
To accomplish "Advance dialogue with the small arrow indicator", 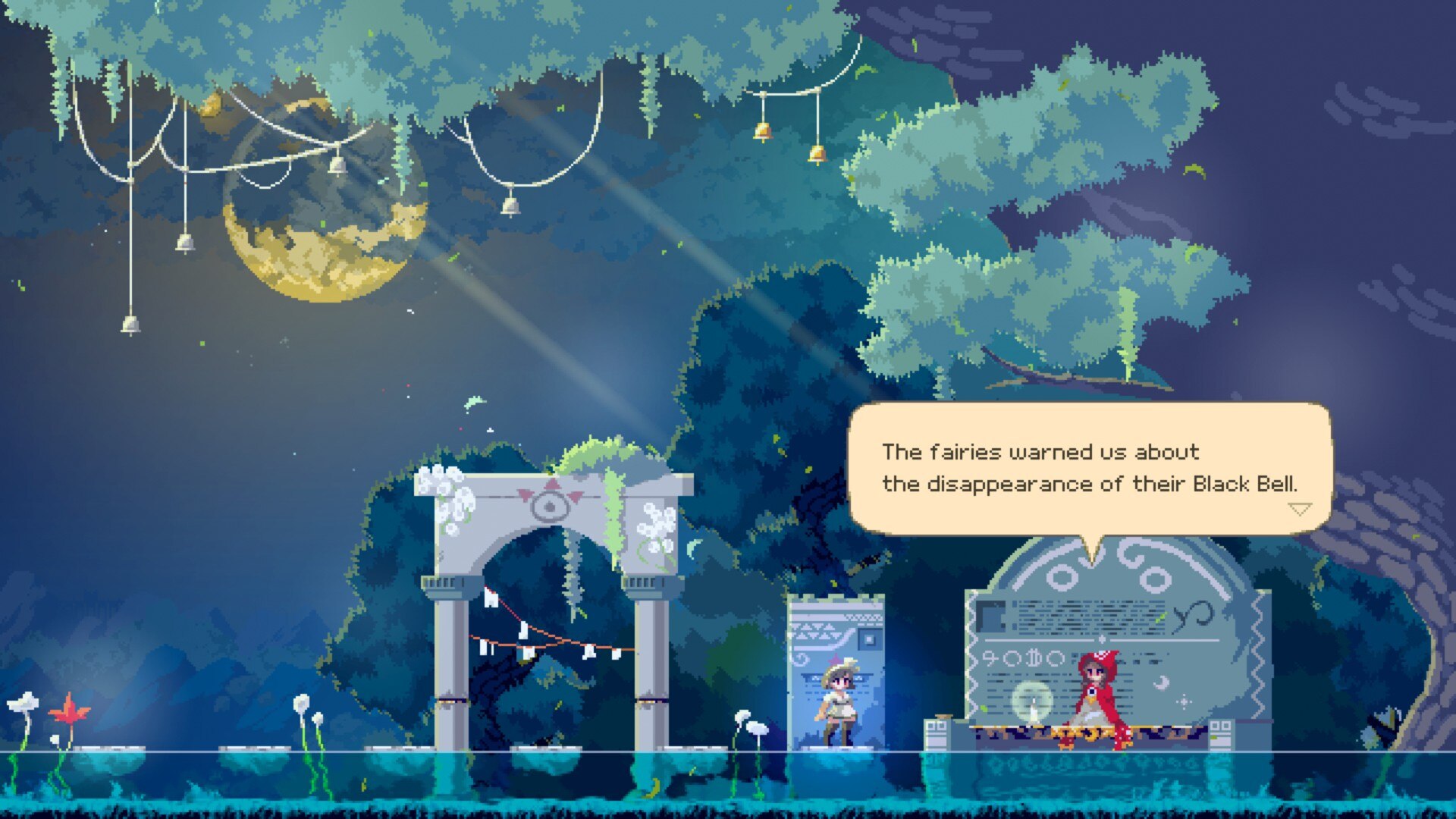I will pos(1300,509).
